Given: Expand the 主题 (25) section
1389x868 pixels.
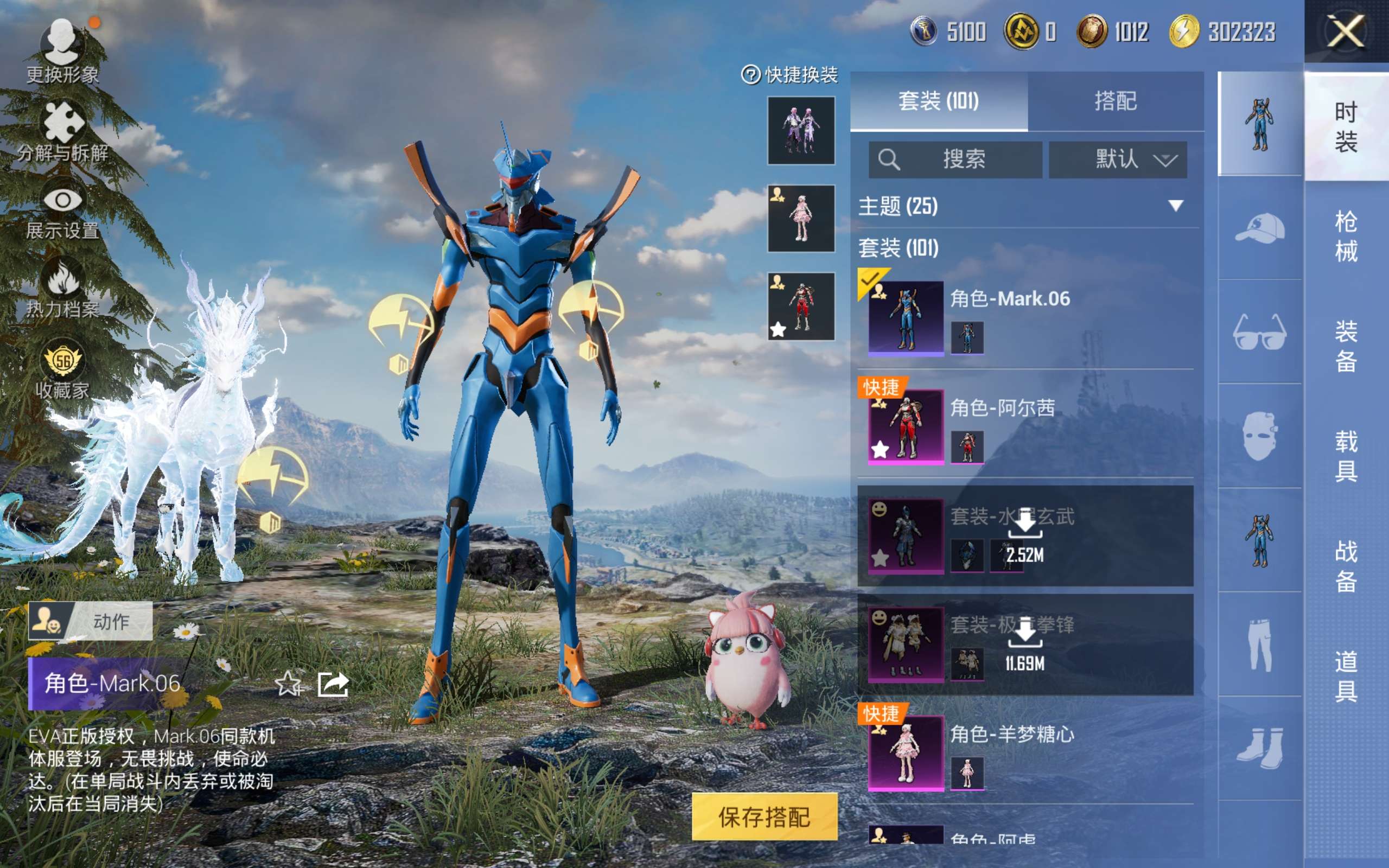Looking at the screenshot, I should [1175, 206].
